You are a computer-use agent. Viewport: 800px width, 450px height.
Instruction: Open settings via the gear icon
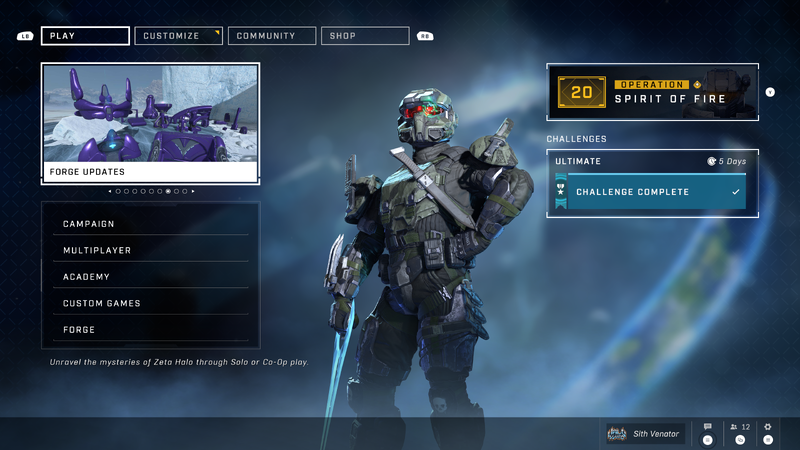point(768,428)
